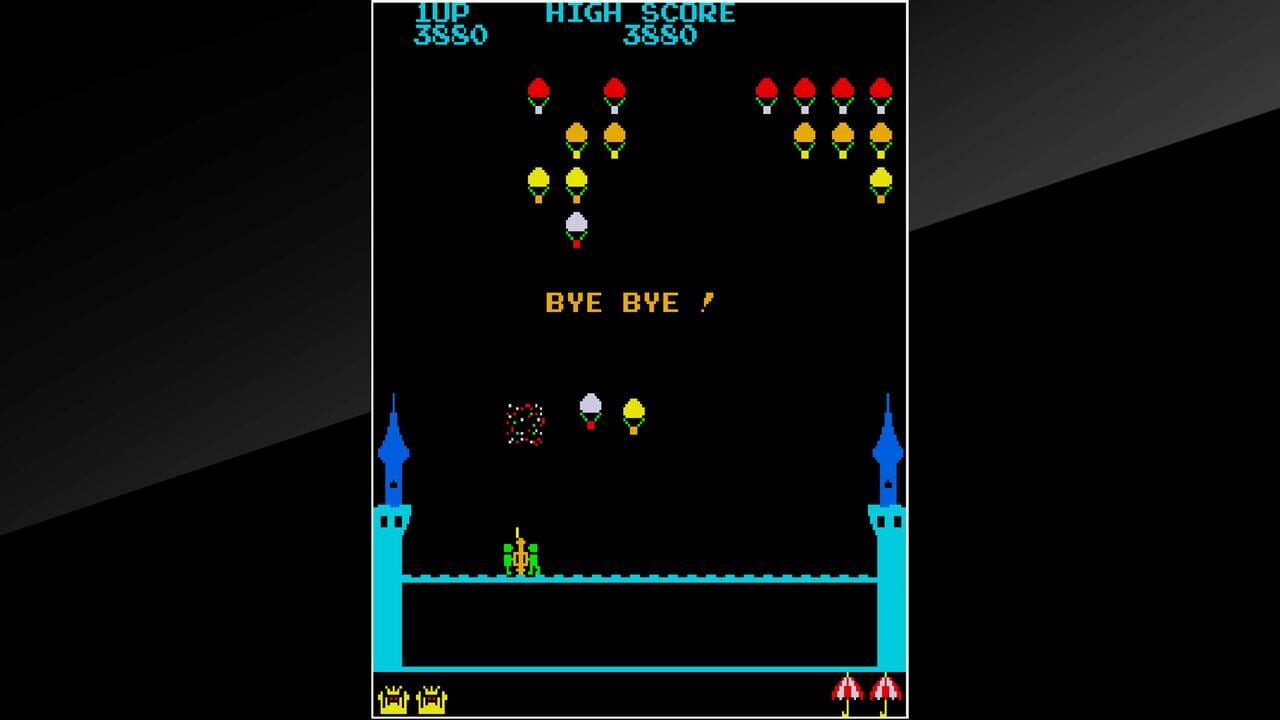
Task: Select the white balloon carrying the king
Action: tap(578, 222)
